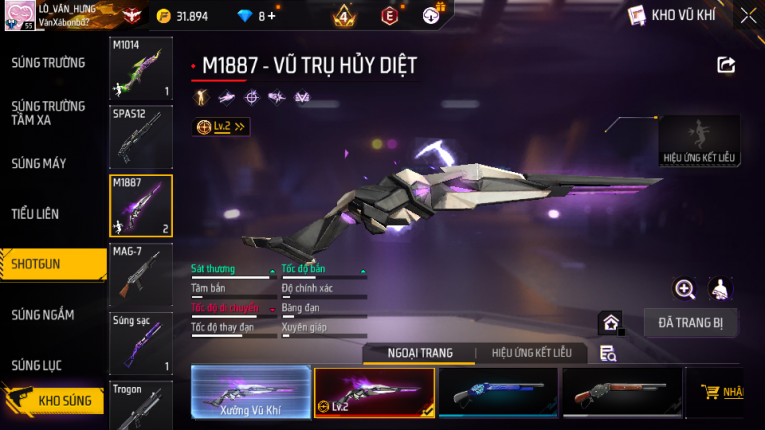The image size is (765, 430).
Task: Click the Đã Trang Bị button
Action: 697,323
